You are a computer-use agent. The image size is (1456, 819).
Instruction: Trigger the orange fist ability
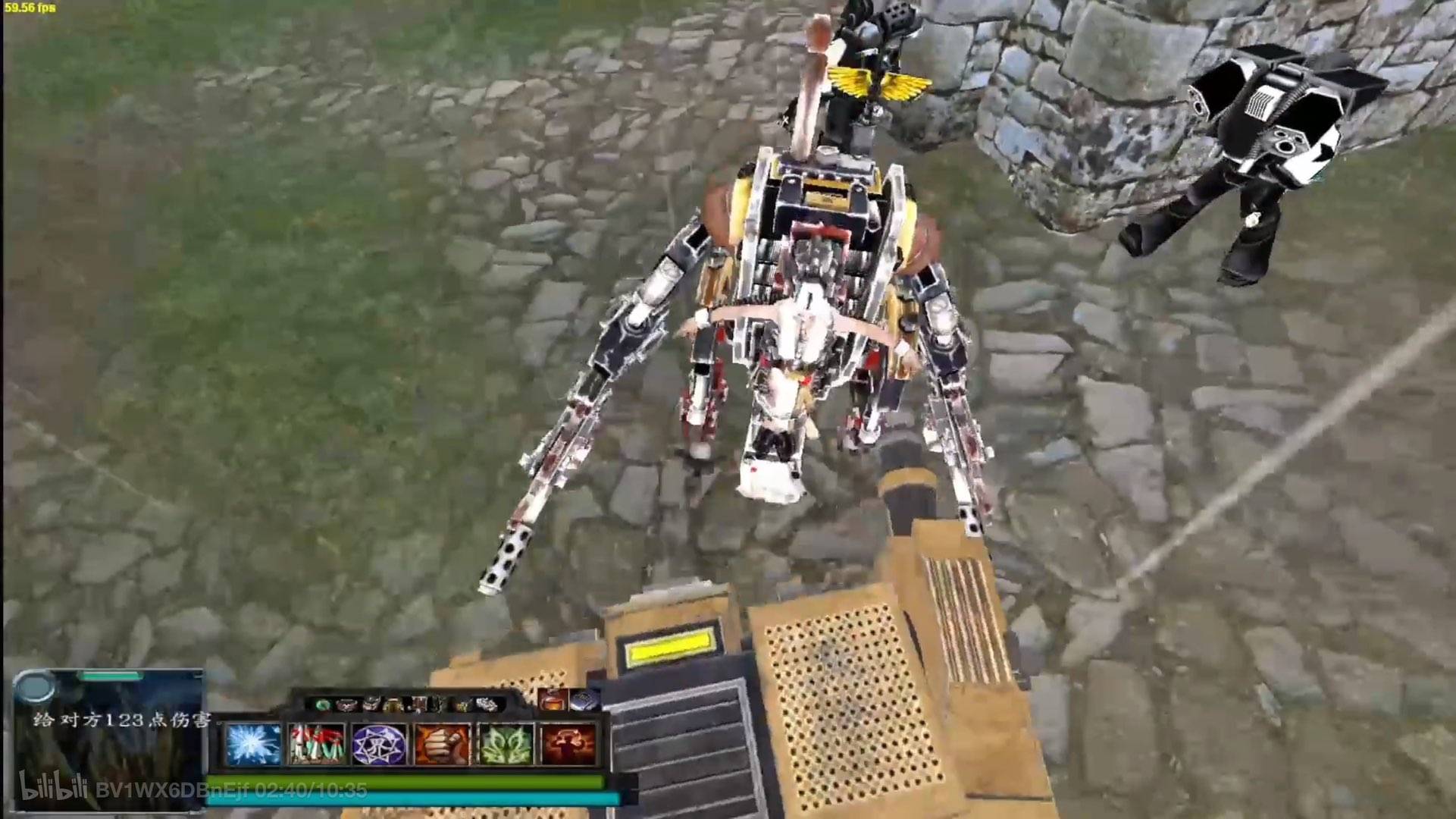point(443,744)
